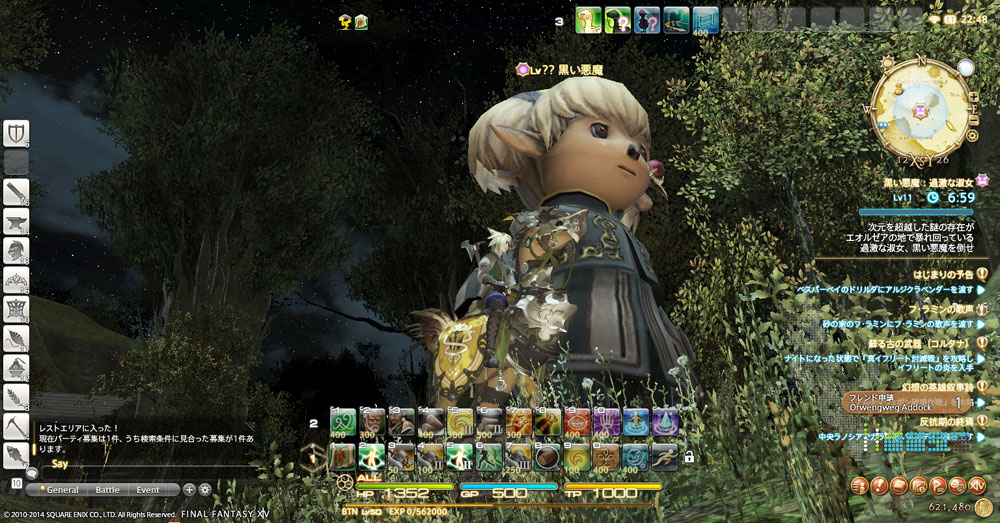Use the purple hand ability on hotbar 2
The image size is (1000, 523).
[x=606, y=422]
